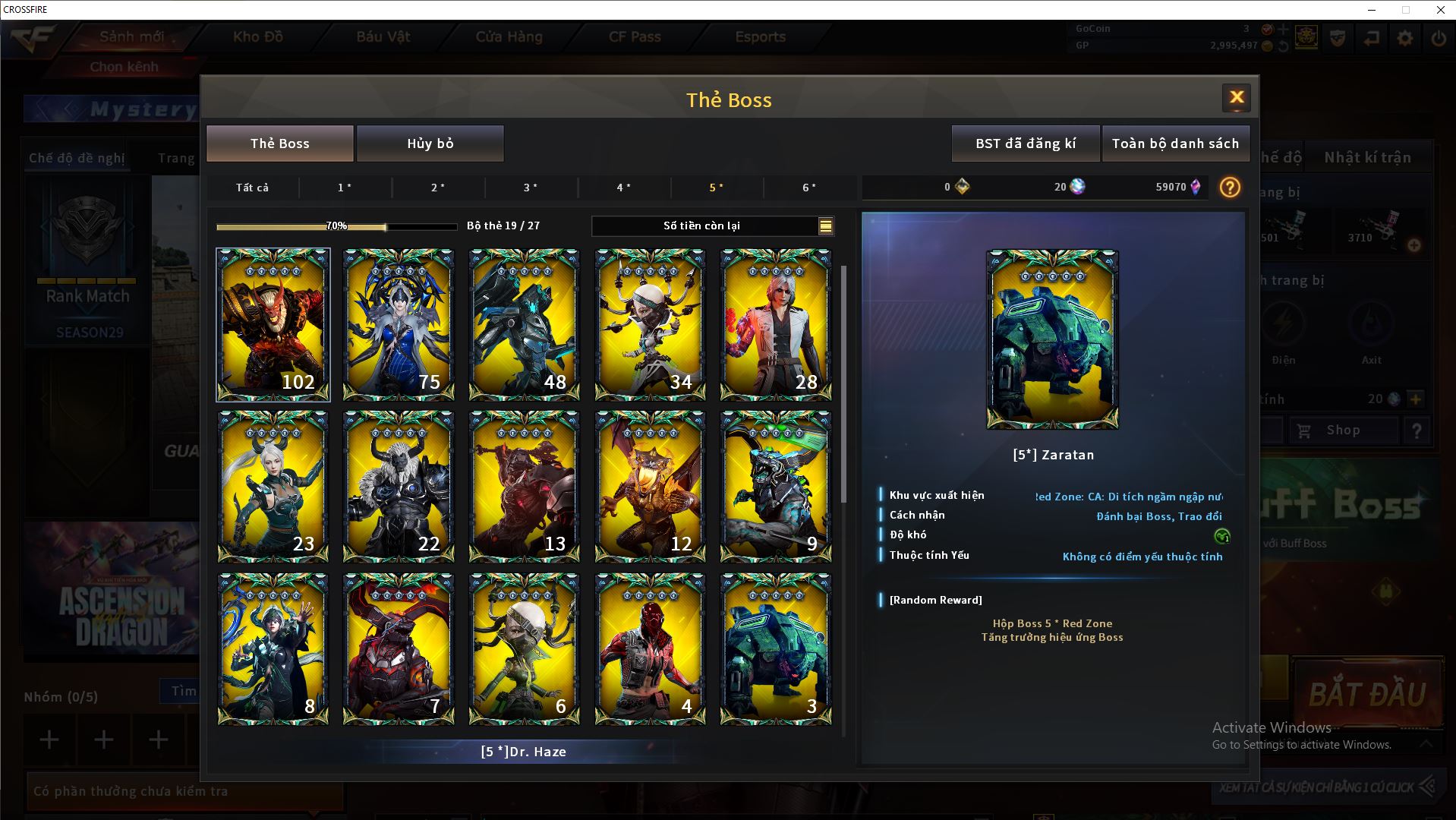Pick the boss card with count 9
The image size is (1456, 820).
775,486
